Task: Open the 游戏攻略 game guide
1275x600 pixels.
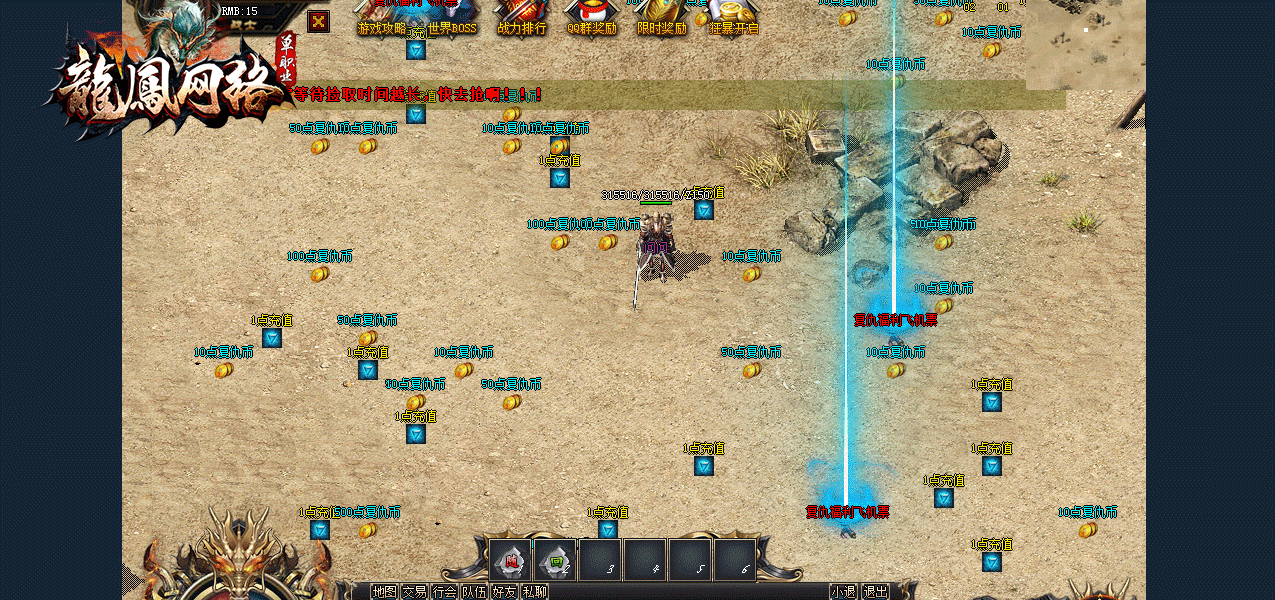Action: (381, 18)
